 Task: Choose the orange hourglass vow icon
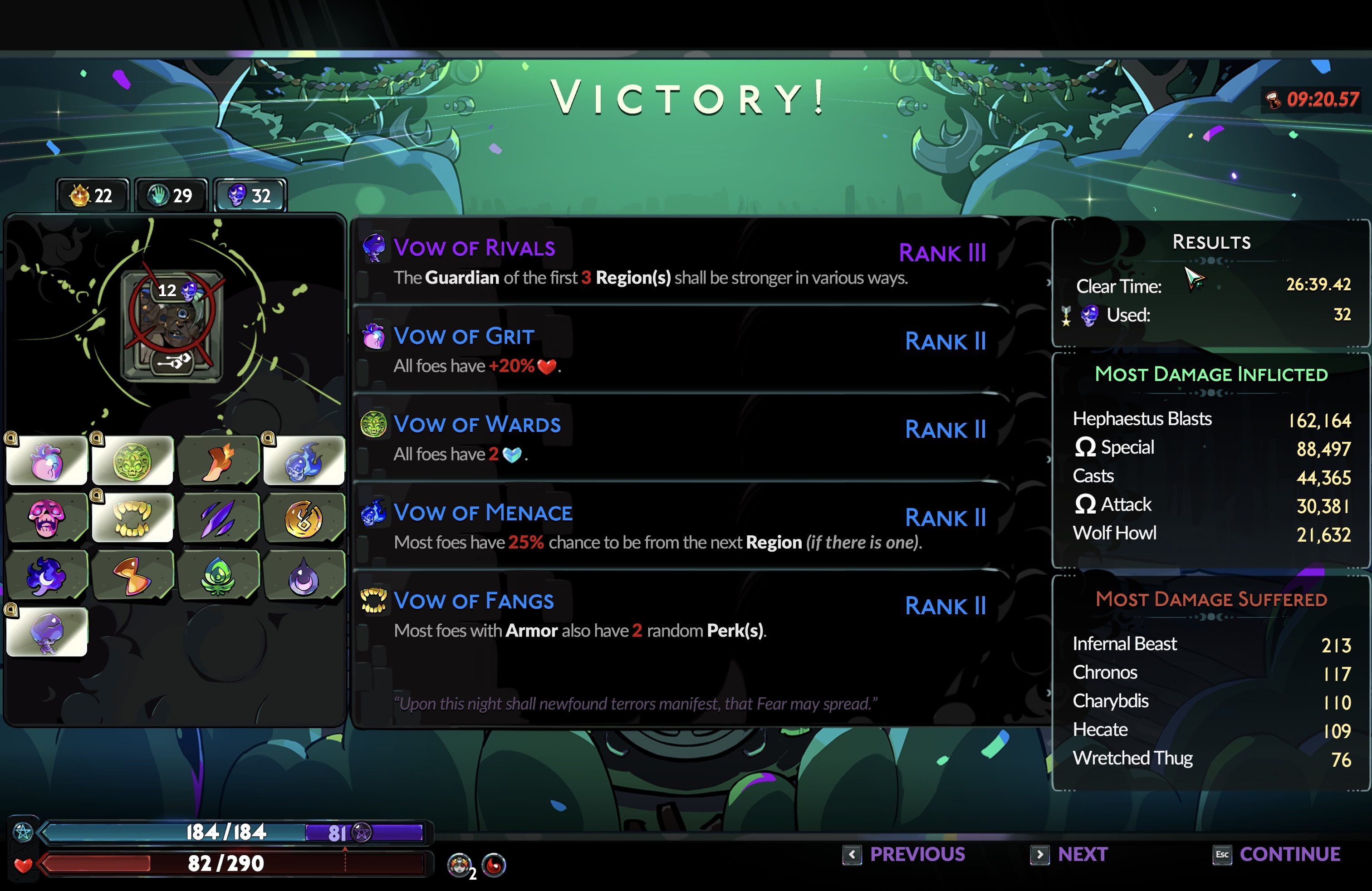132,575
